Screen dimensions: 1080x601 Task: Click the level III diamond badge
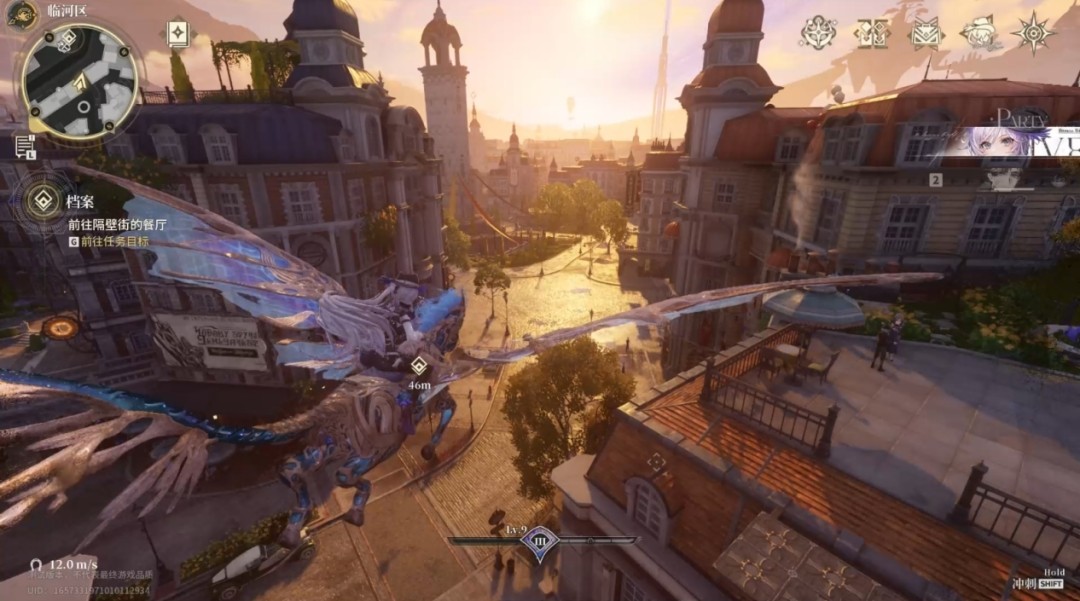click(x=539, y=542)
